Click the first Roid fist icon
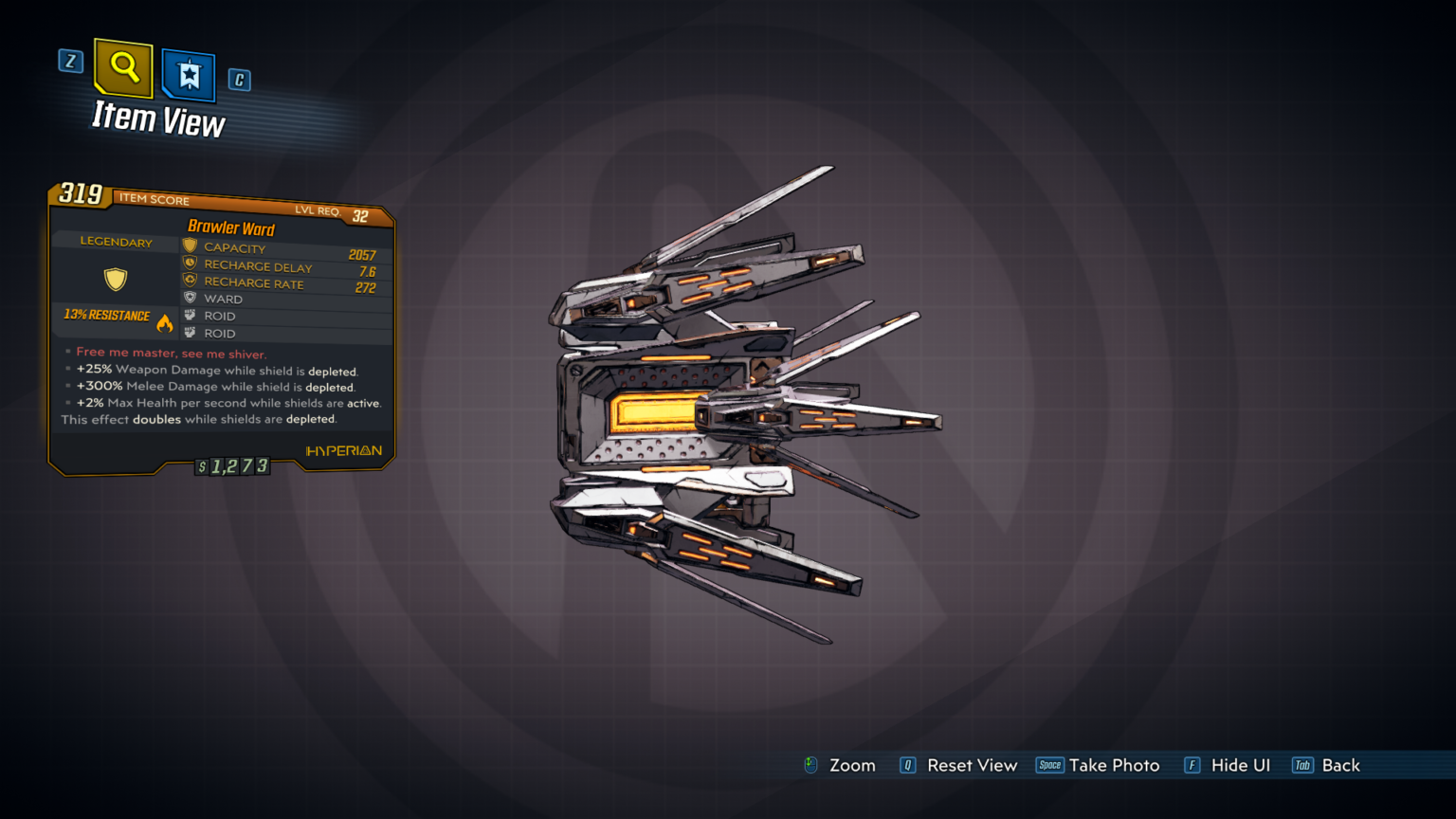 (x=188, y=315)
